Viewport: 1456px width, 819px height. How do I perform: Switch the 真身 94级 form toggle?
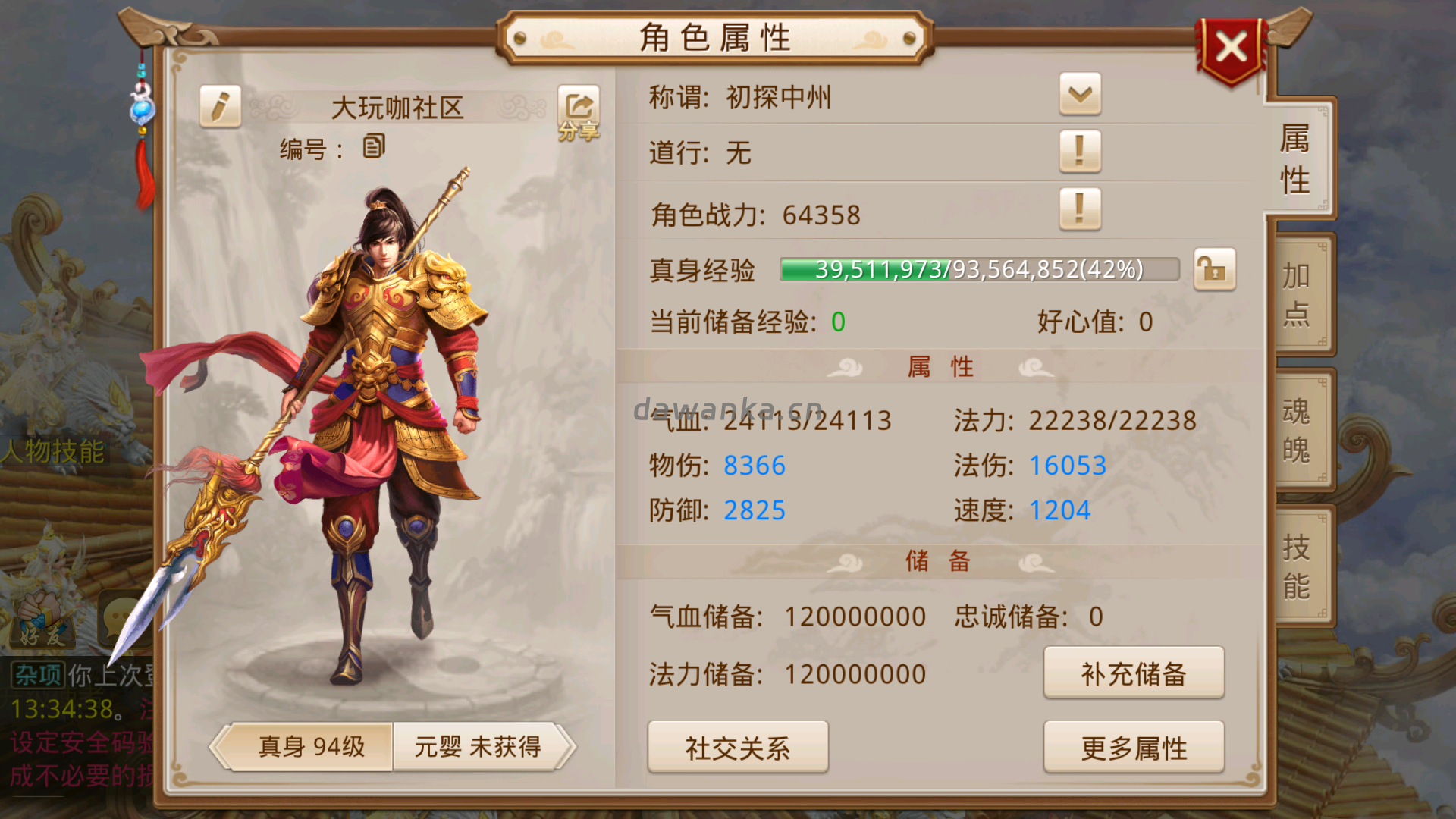311,747
